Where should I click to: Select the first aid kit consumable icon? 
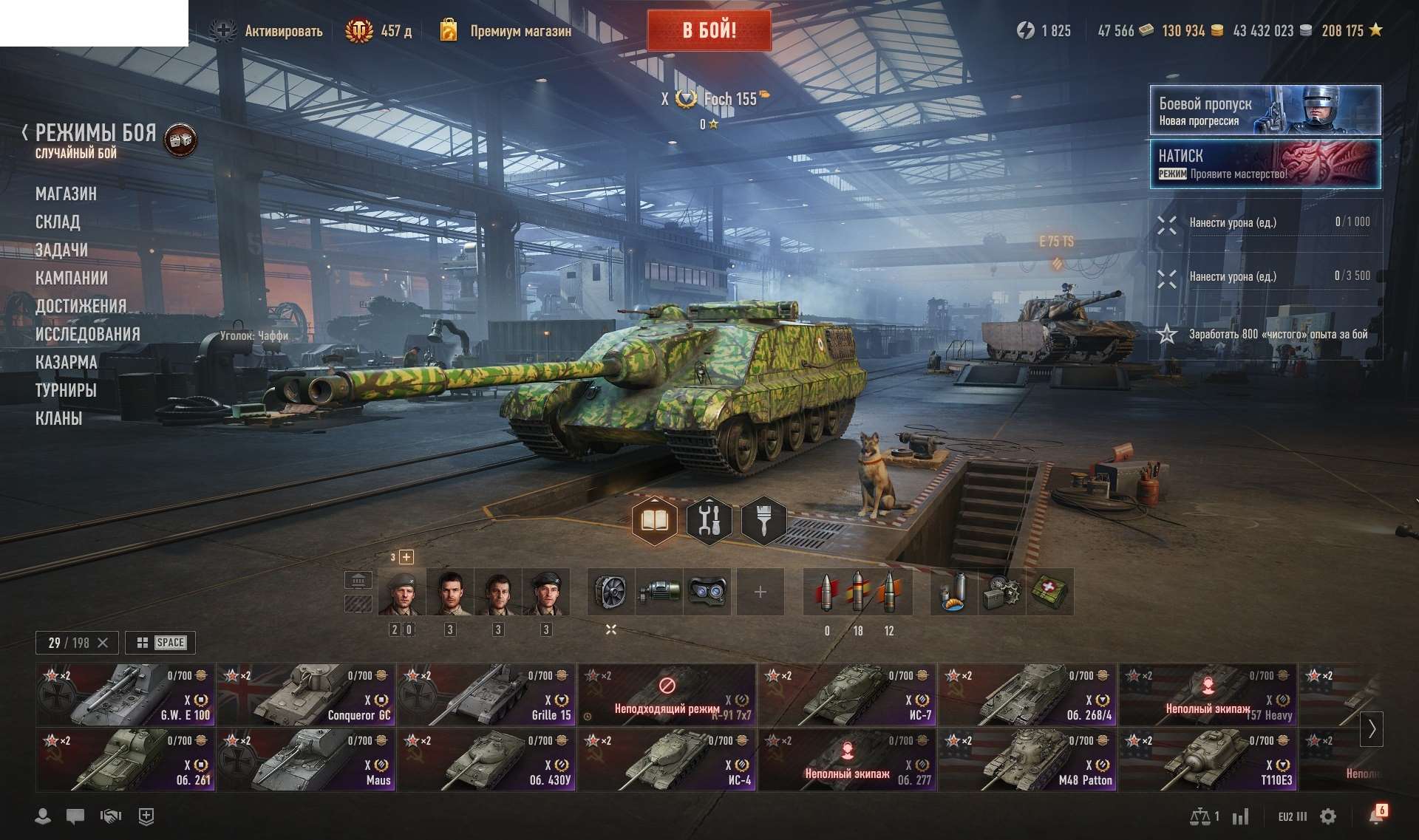click(1050, 591)
